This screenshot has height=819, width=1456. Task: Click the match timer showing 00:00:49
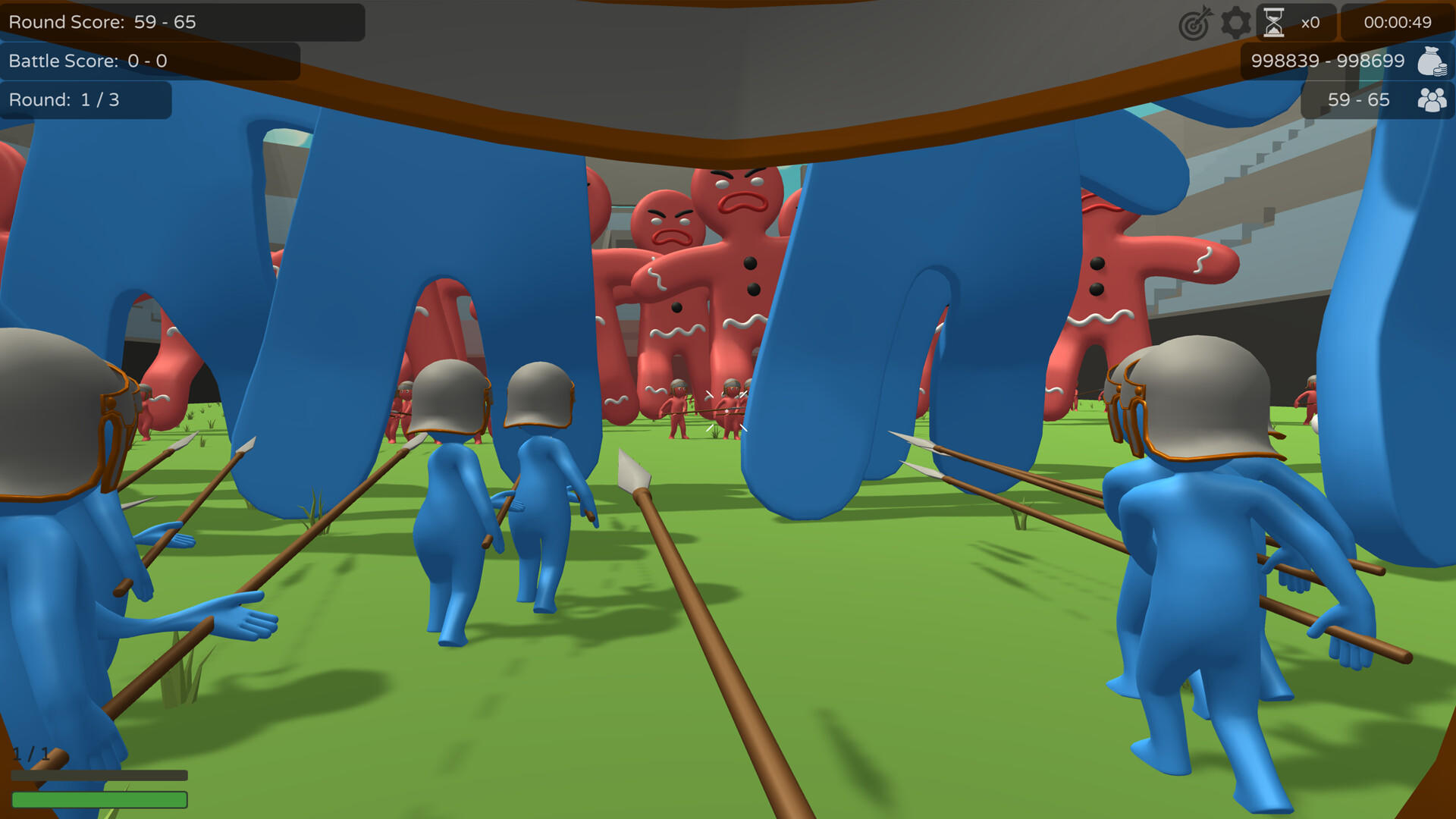click(1396, 22)
